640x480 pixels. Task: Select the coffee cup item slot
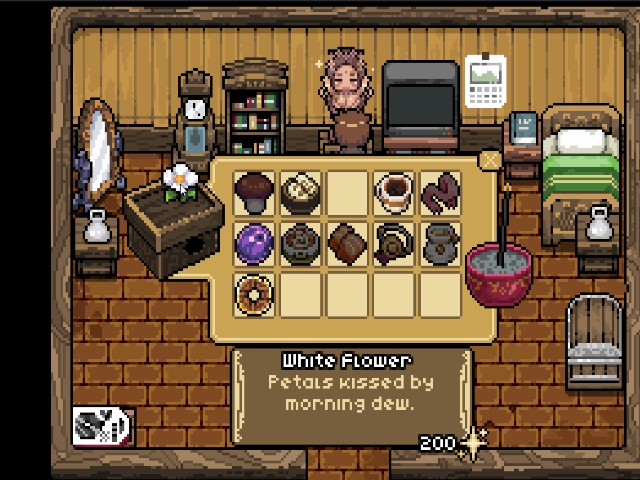pos(394,191)
